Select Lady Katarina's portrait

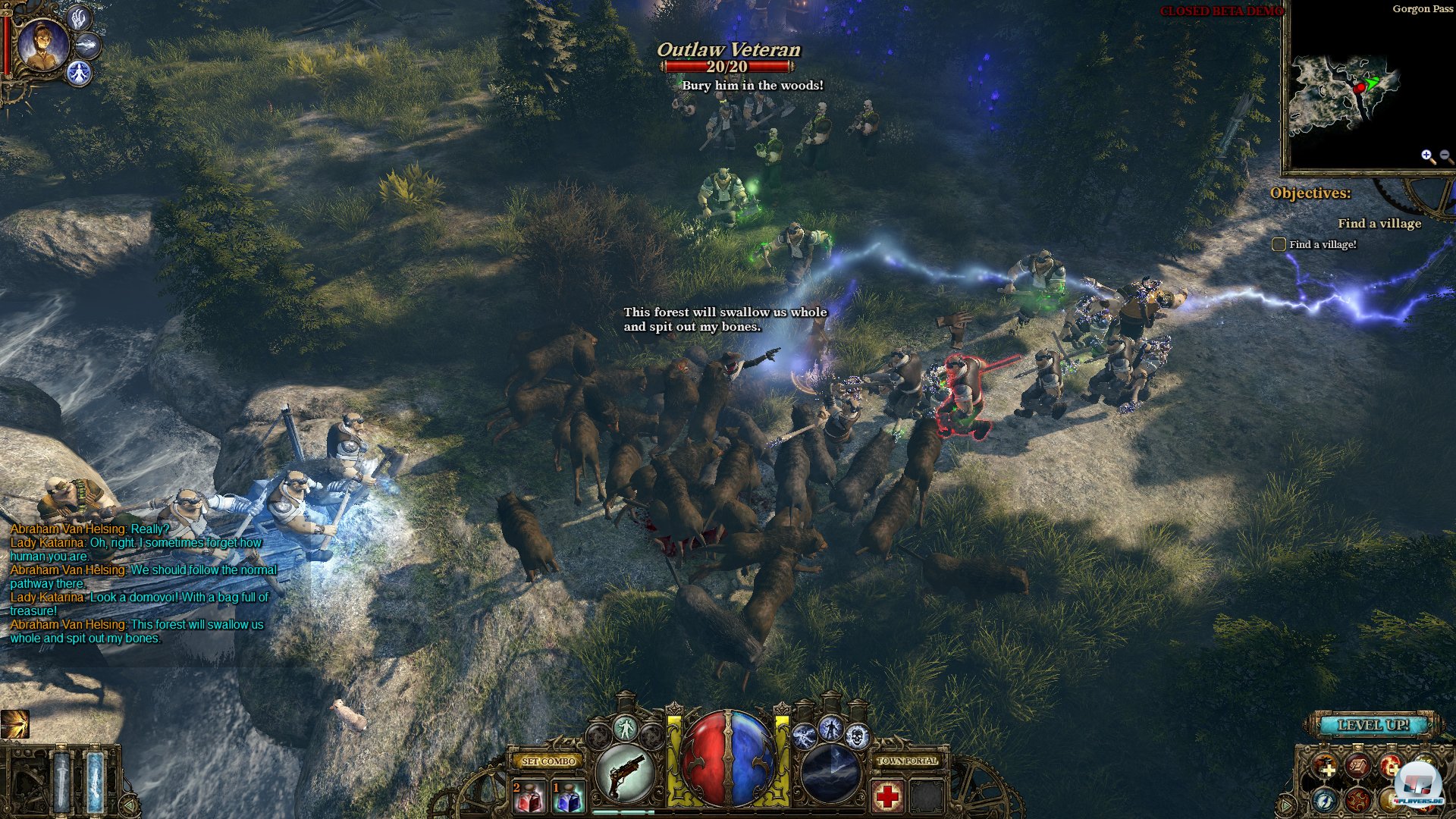point(42,45)
